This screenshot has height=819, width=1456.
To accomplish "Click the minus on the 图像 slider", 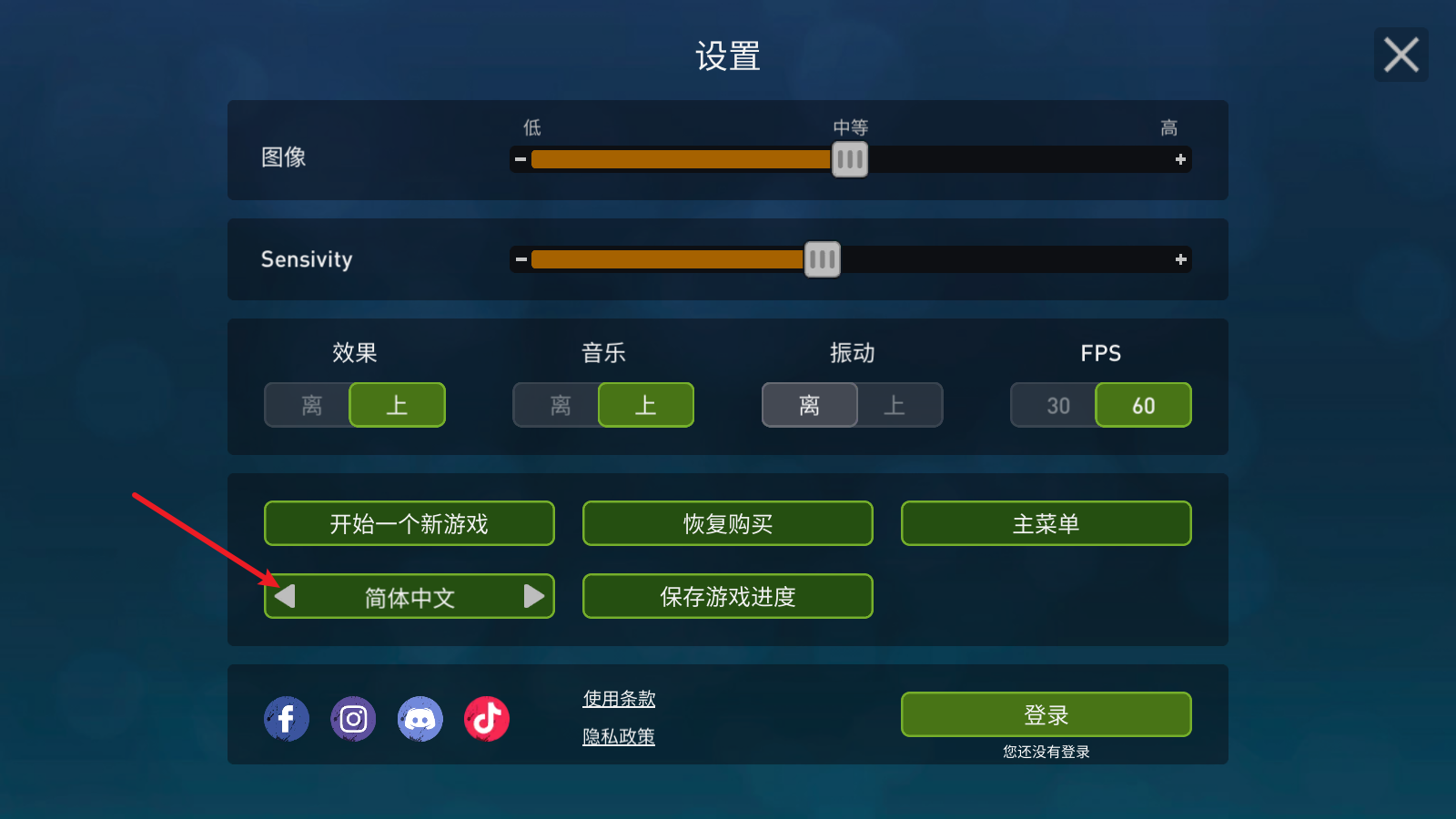I will click(519, 159).
